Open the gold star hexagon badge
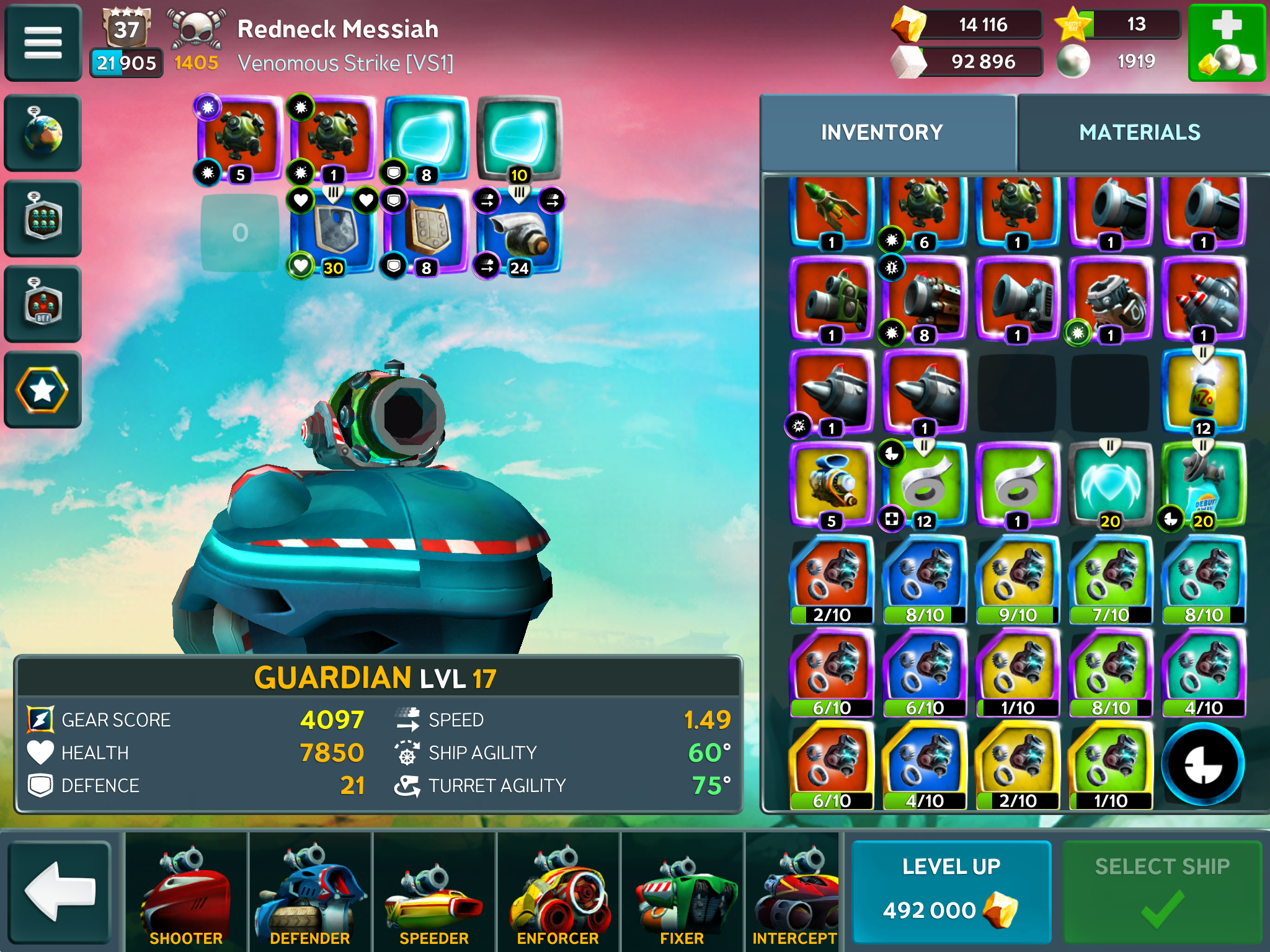The width and height of the screenshot is (1270, 952). pos(43,390)
